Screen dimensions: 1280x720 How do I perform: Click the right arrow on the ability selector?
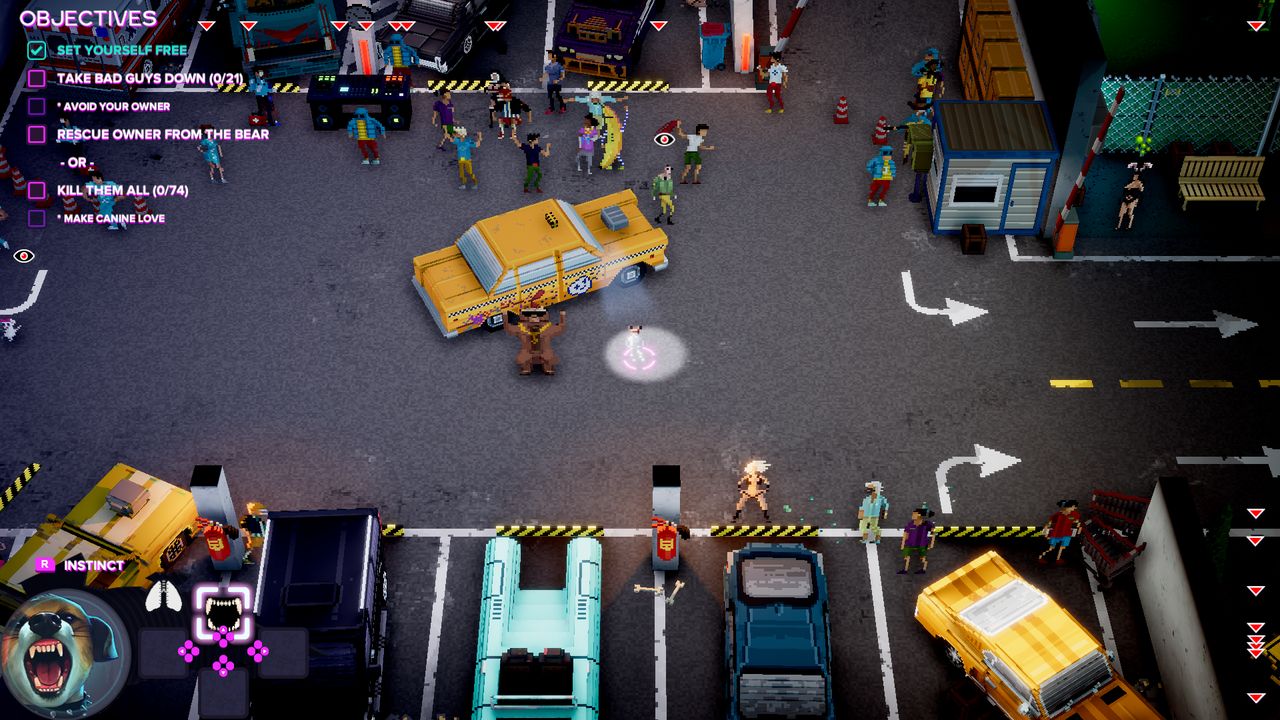coord(264,650)
